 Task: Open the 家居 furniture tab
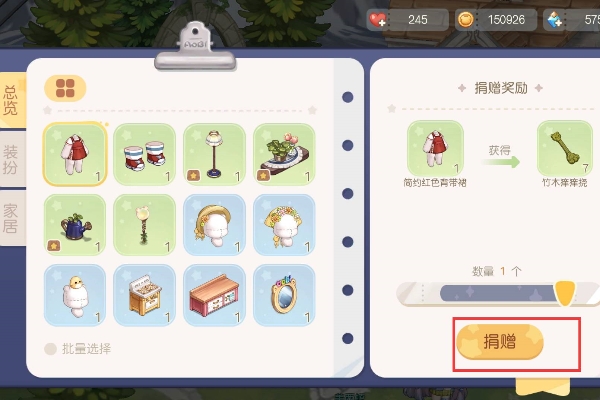[12, 217]
